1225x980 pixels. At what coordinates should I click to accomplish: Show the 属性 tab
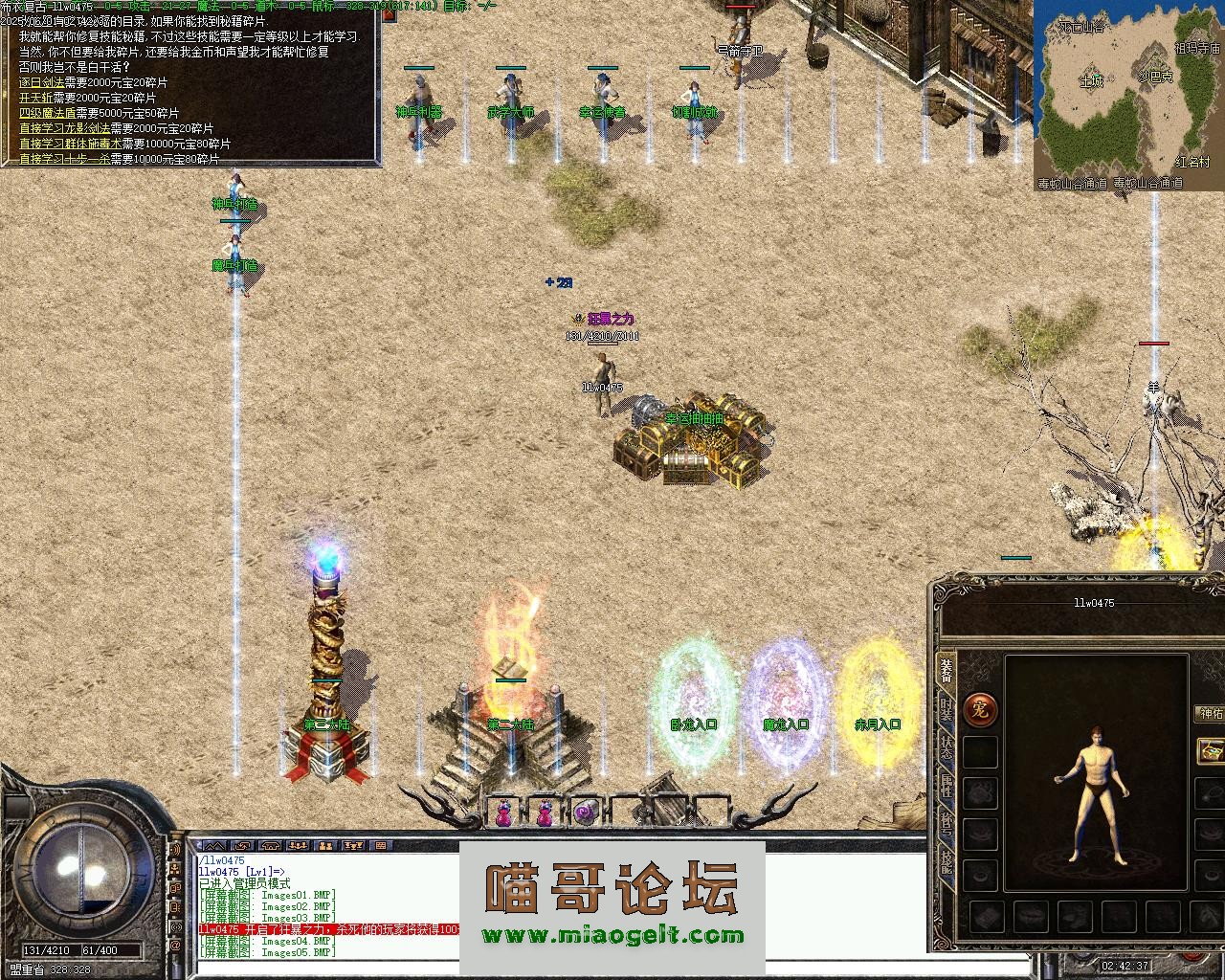point(946,786)
